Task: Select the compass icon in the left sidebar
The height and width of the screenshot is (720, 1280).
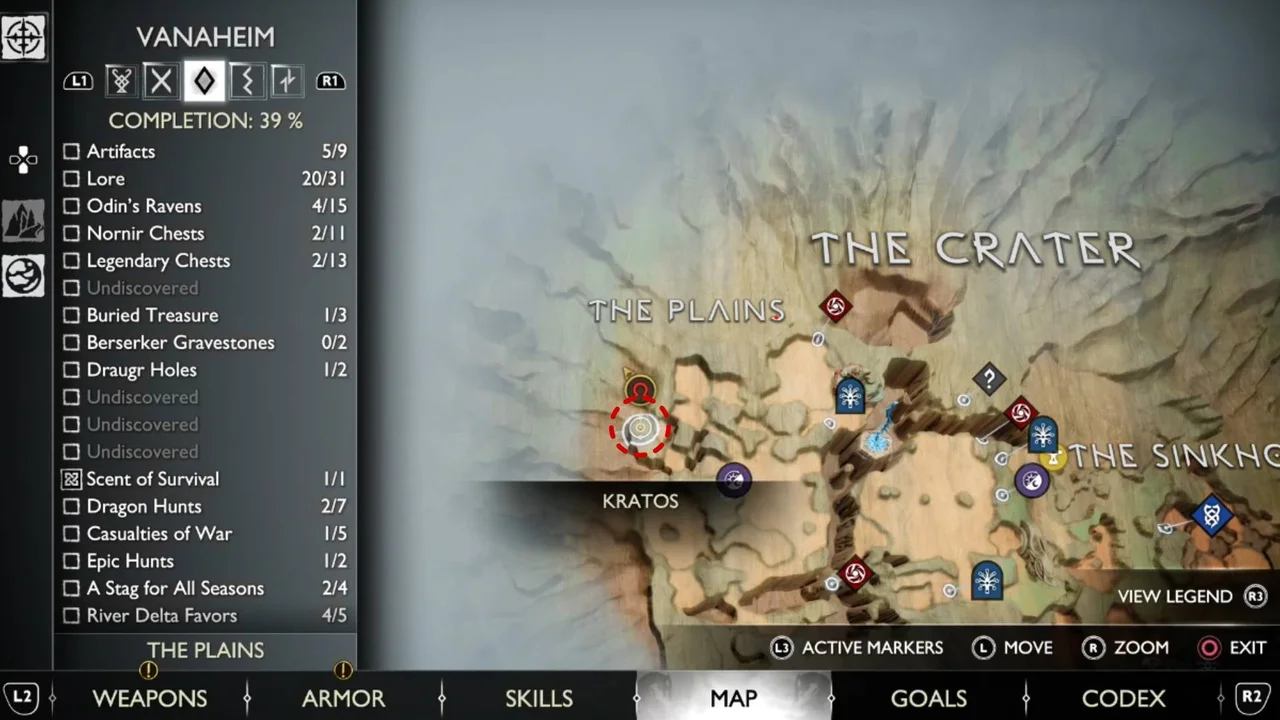Action: pyautogui.click(x=23, y=37)
